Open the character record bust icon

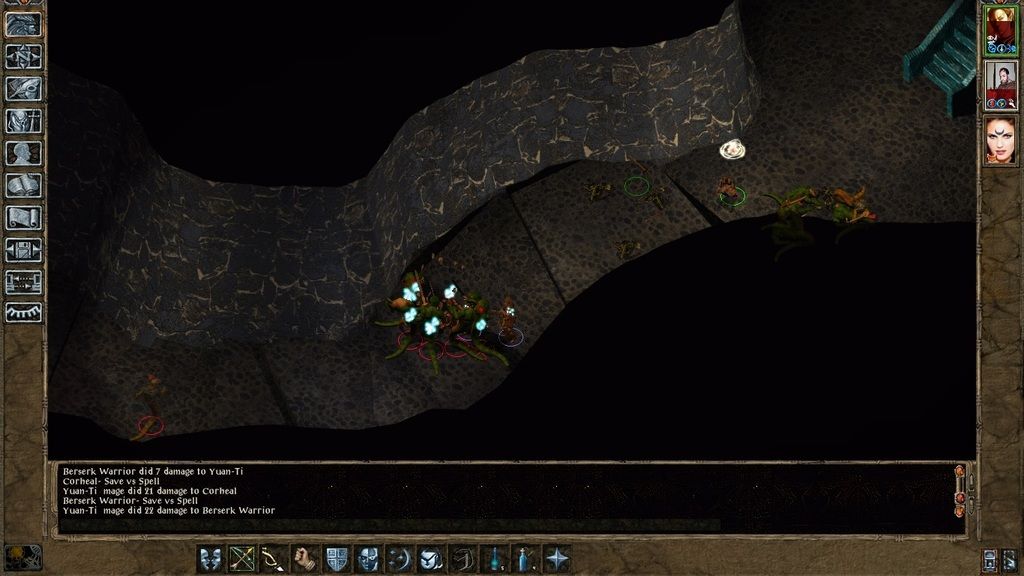coord(23,153)
